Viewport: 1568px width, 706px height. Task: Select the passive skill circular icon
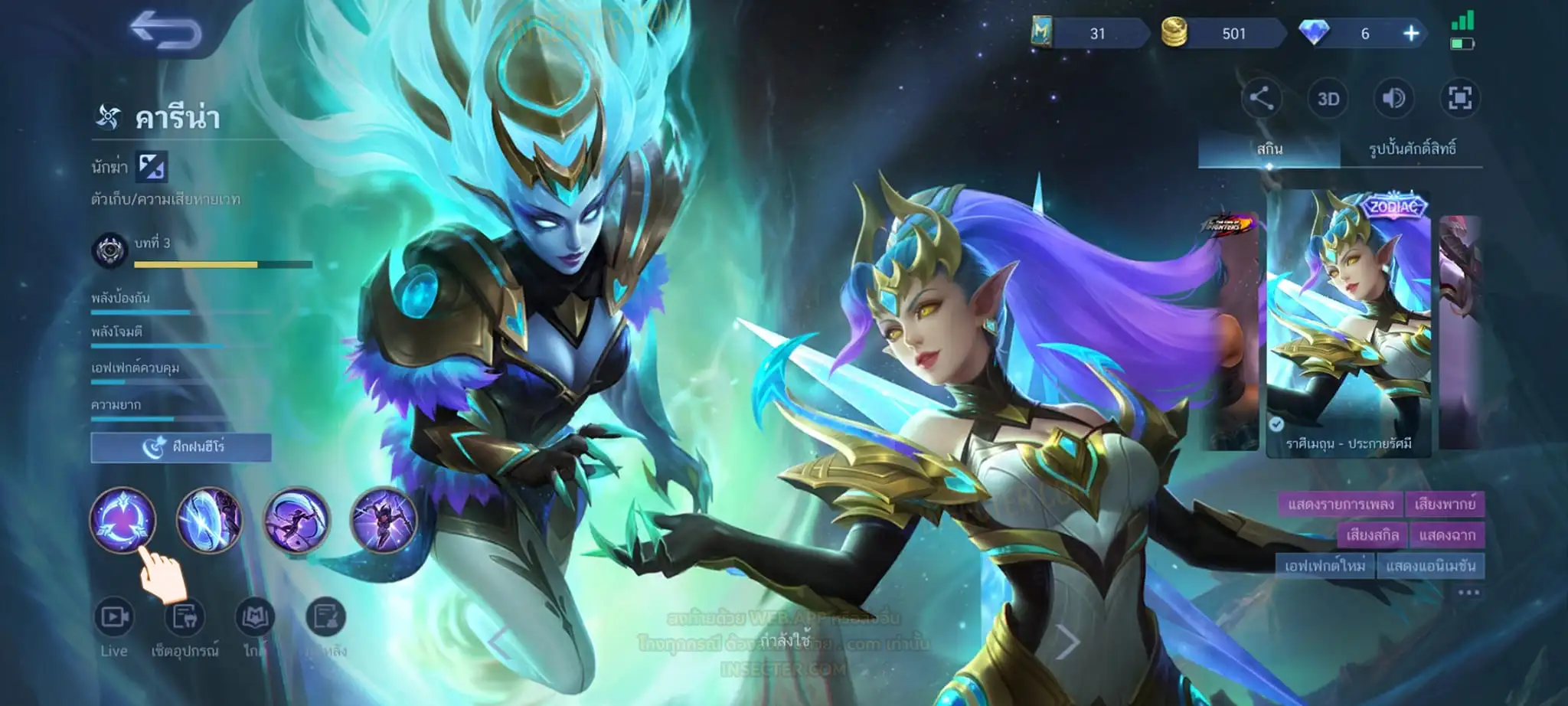[x=123, y=520]
